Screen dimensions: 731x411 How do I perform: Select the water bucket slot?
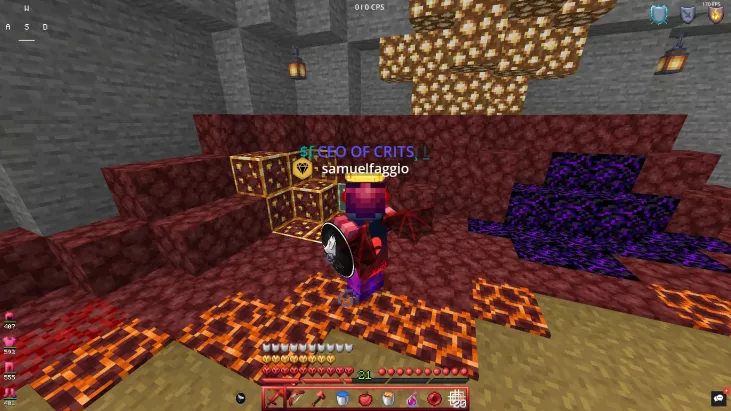[343, 398]
